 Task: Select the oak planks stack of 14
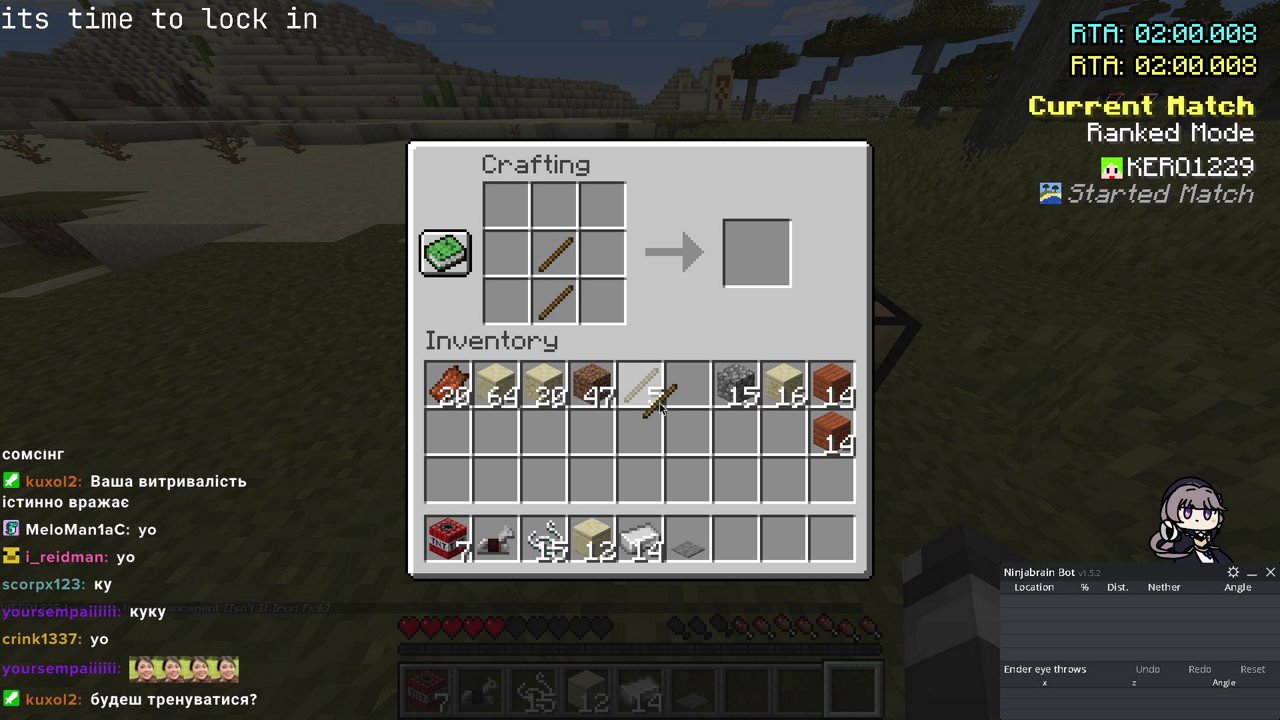[831, 386]
